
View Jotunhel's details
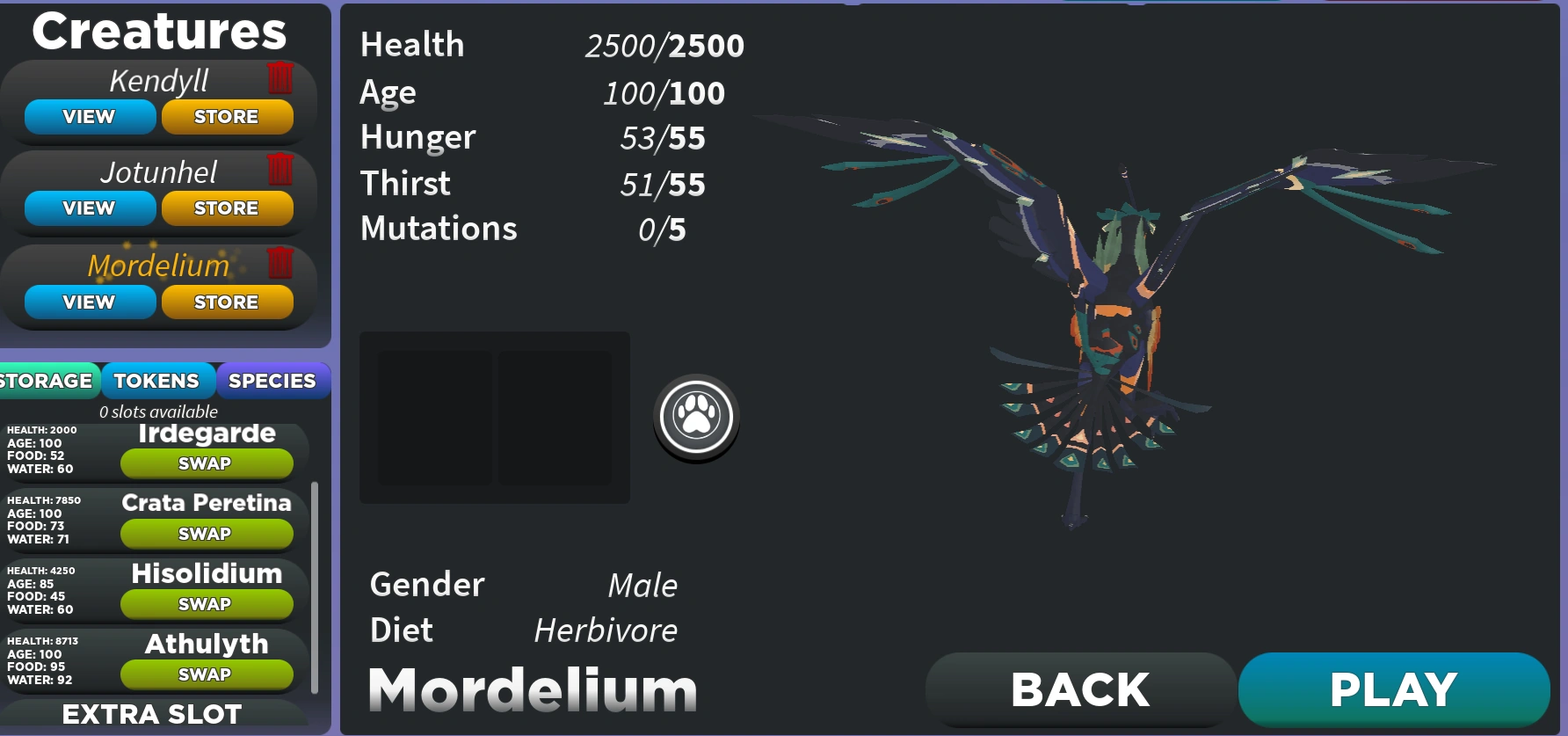89,208
